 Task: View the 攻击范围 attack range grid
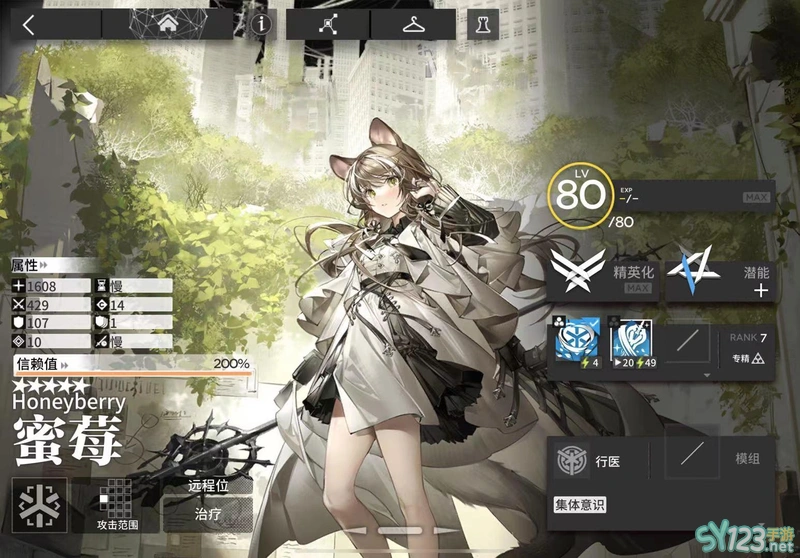click(x=119, y=504)
